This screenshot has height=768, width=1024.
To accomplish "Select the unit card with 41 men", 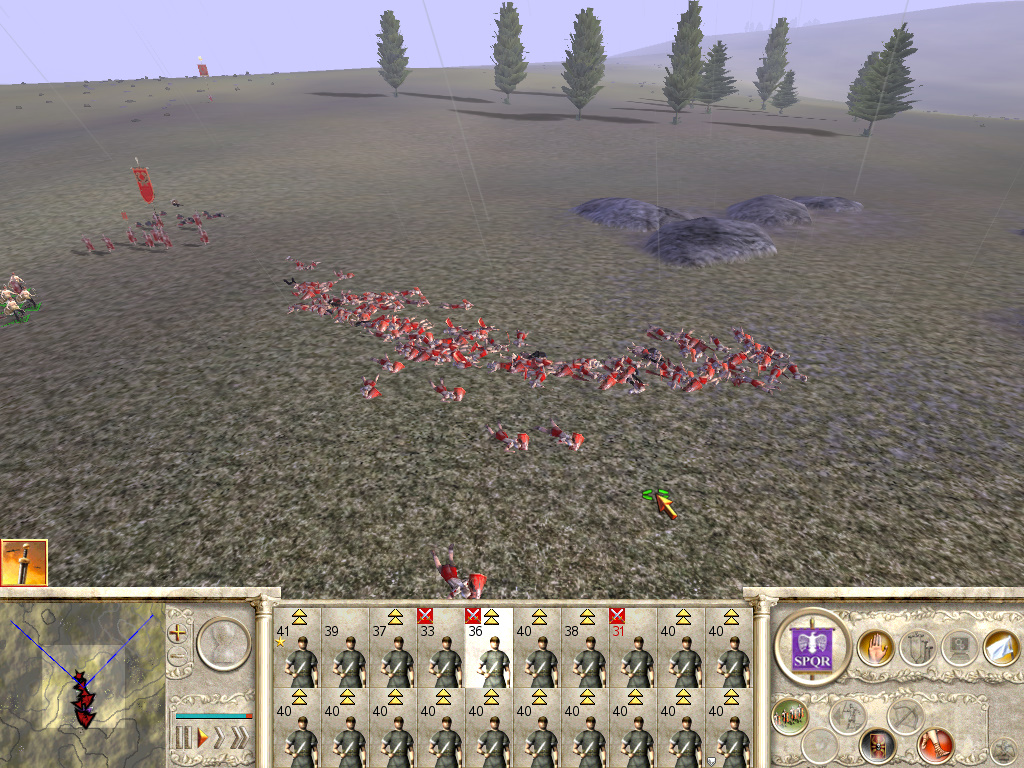I will [297, 648].
